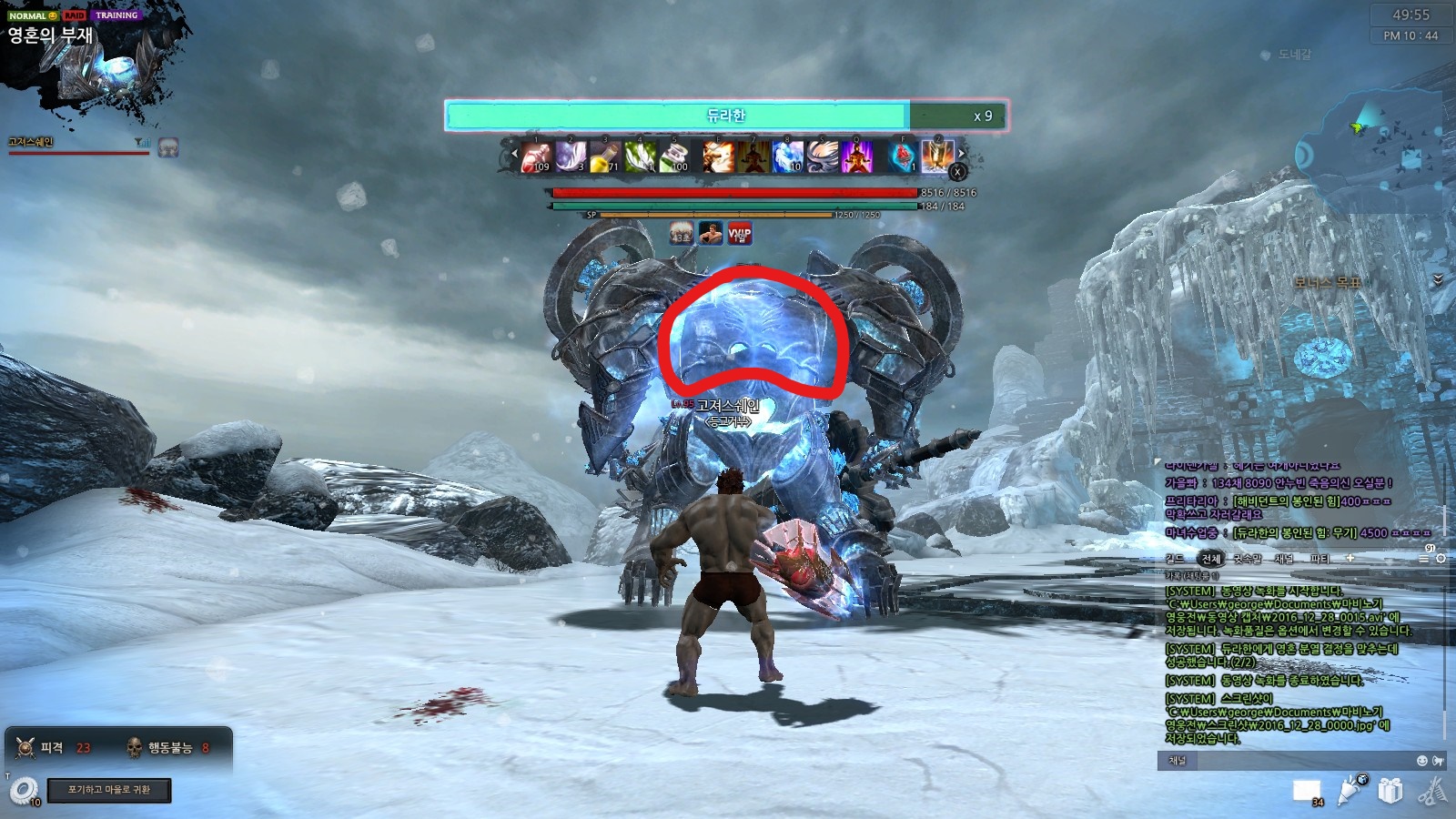Click the 포기하고 마을로 귀환 button
The height and width of the screenshot is (819, 1456).
pyautogui.click(x=109, y=790)
